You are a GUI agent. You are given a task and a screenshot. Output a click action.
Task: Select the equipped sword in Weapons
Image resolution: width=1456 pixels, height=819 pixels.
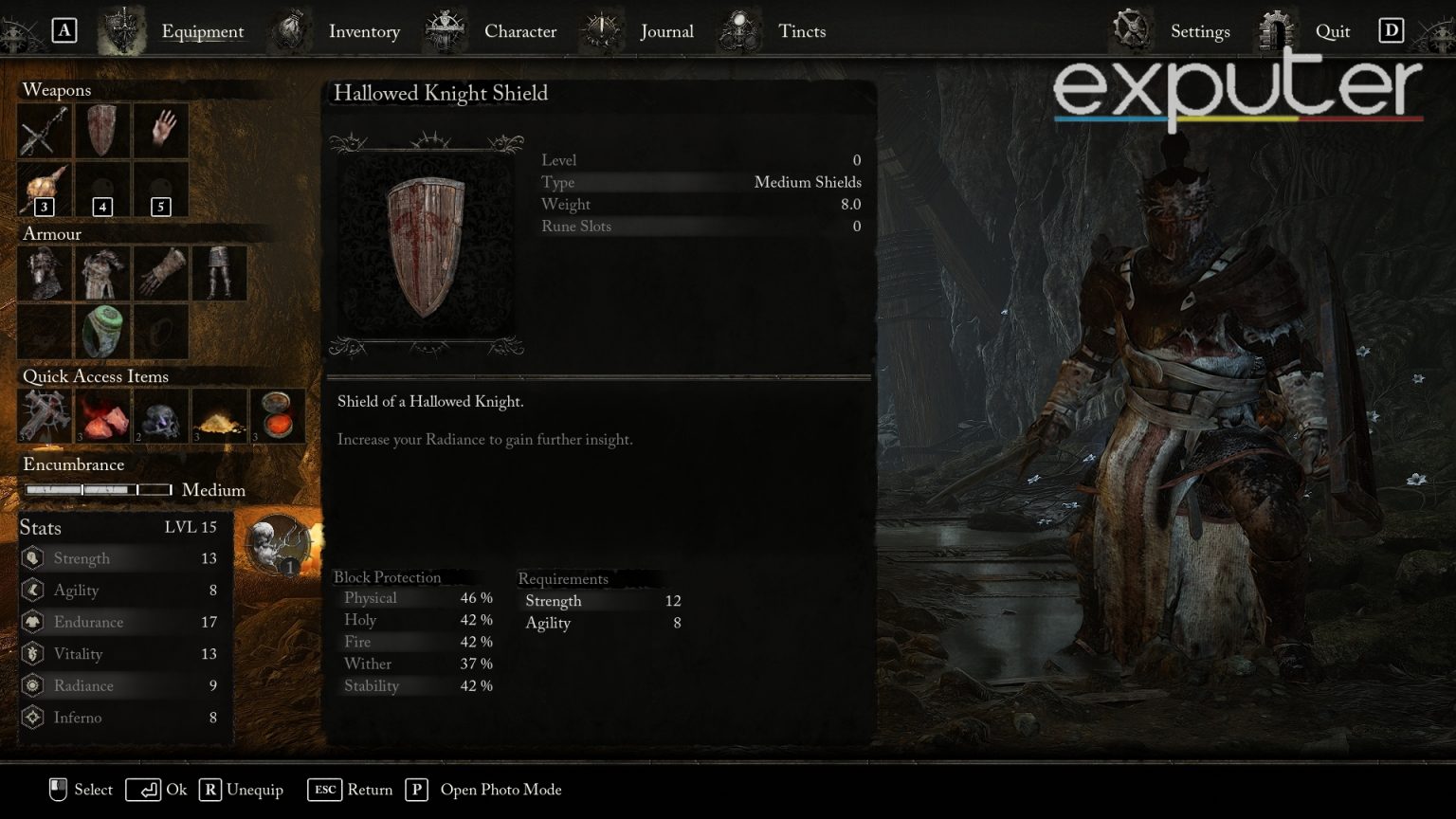tap(43, 130)
